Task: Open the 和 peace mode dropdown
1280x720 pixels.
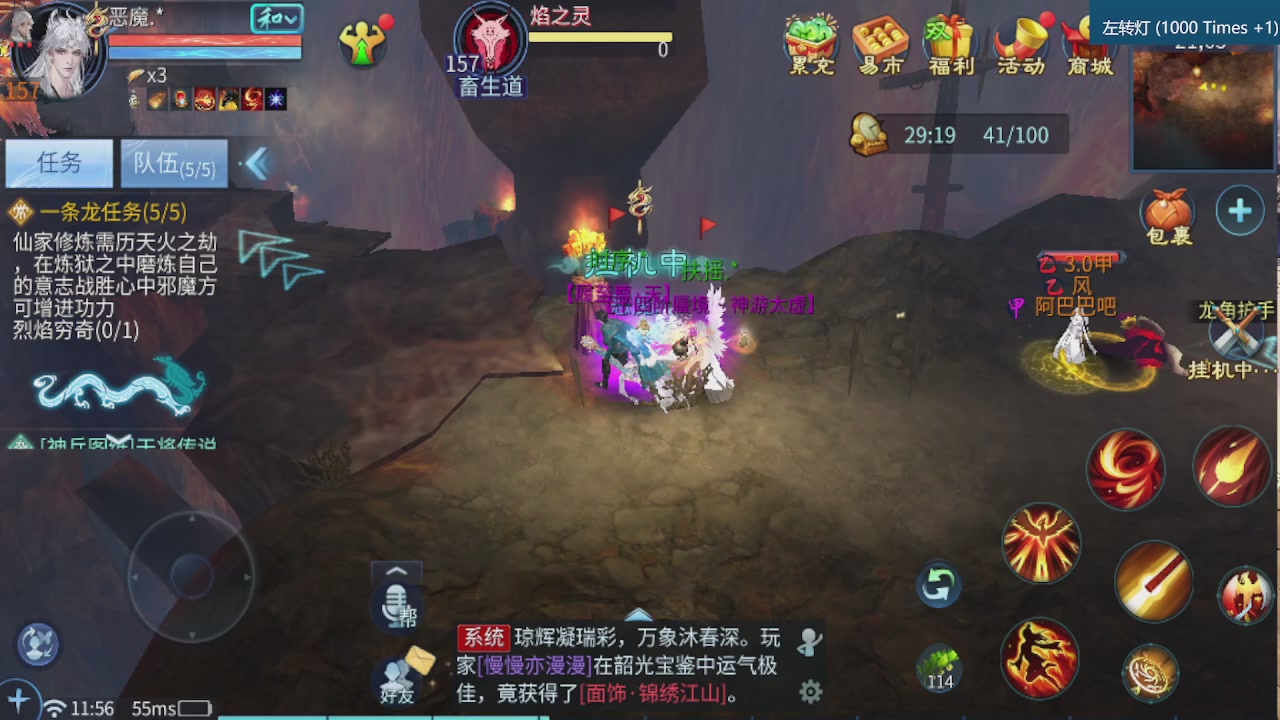Action: click(277, 19)
